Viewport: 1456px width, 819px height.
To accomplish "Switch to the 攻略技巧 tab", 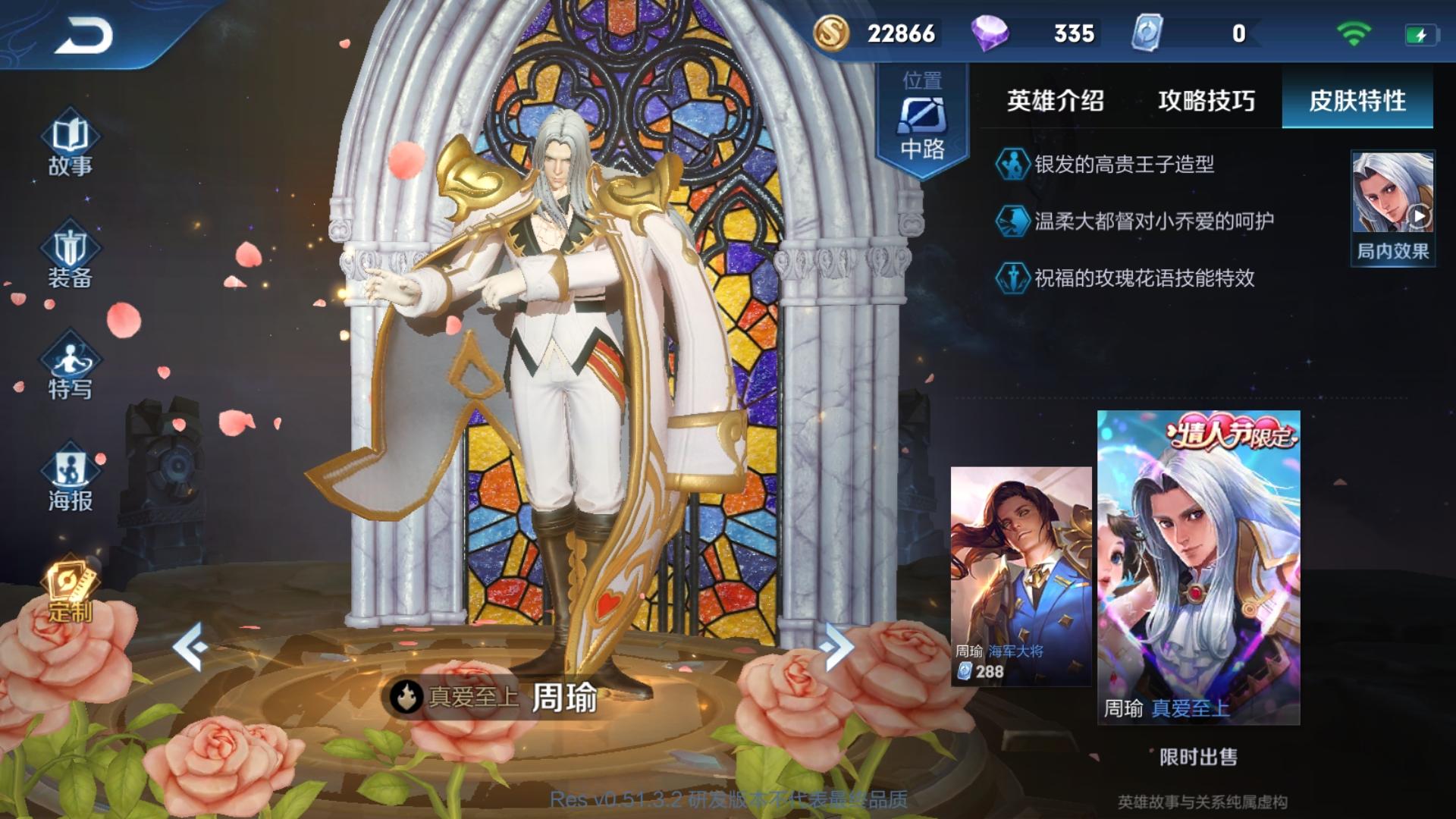I will pyautogui.click(x=1206, y=99).
